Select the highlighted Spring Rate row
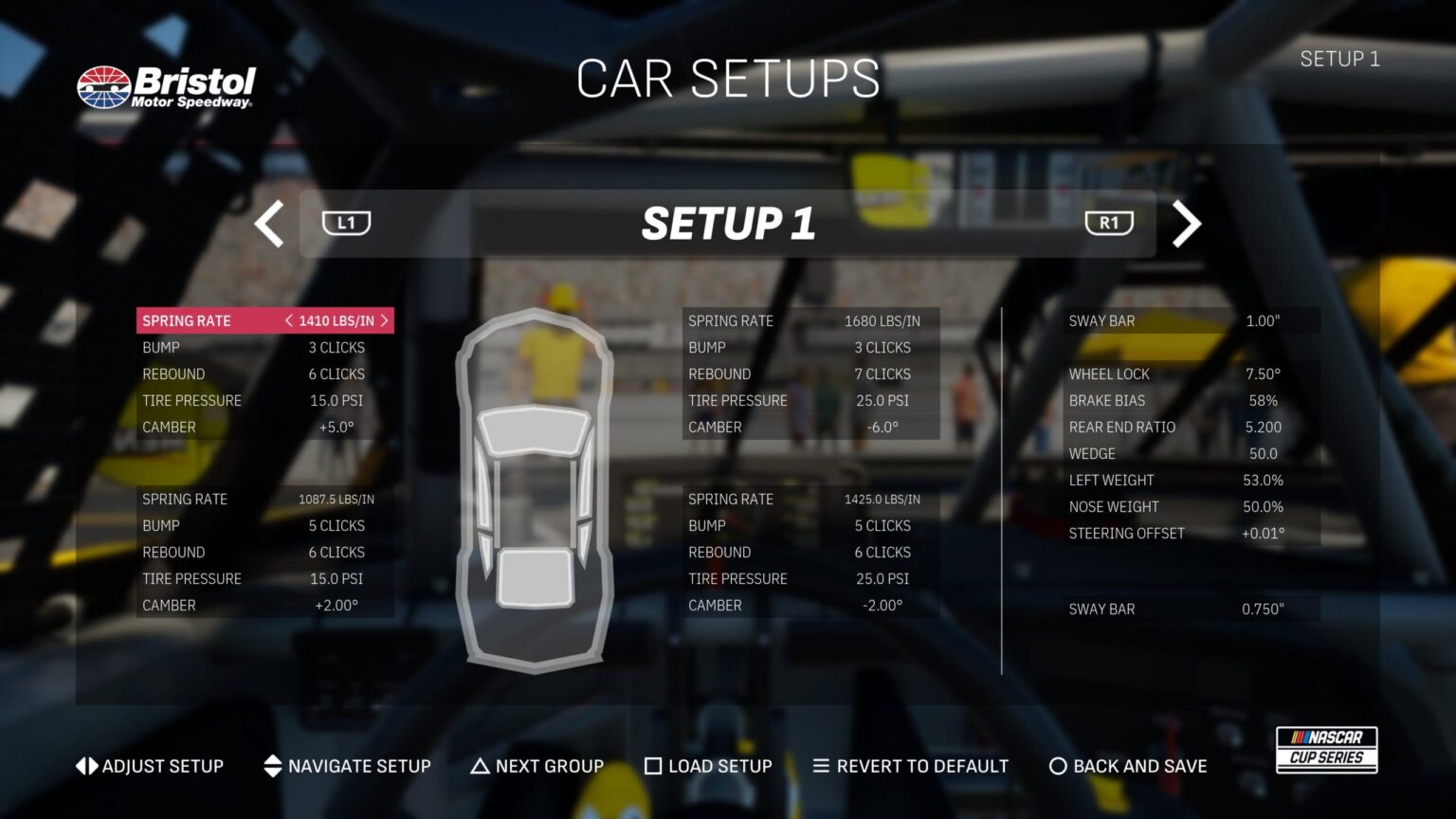Viewport: 1456px width, 819px height. 264,320
